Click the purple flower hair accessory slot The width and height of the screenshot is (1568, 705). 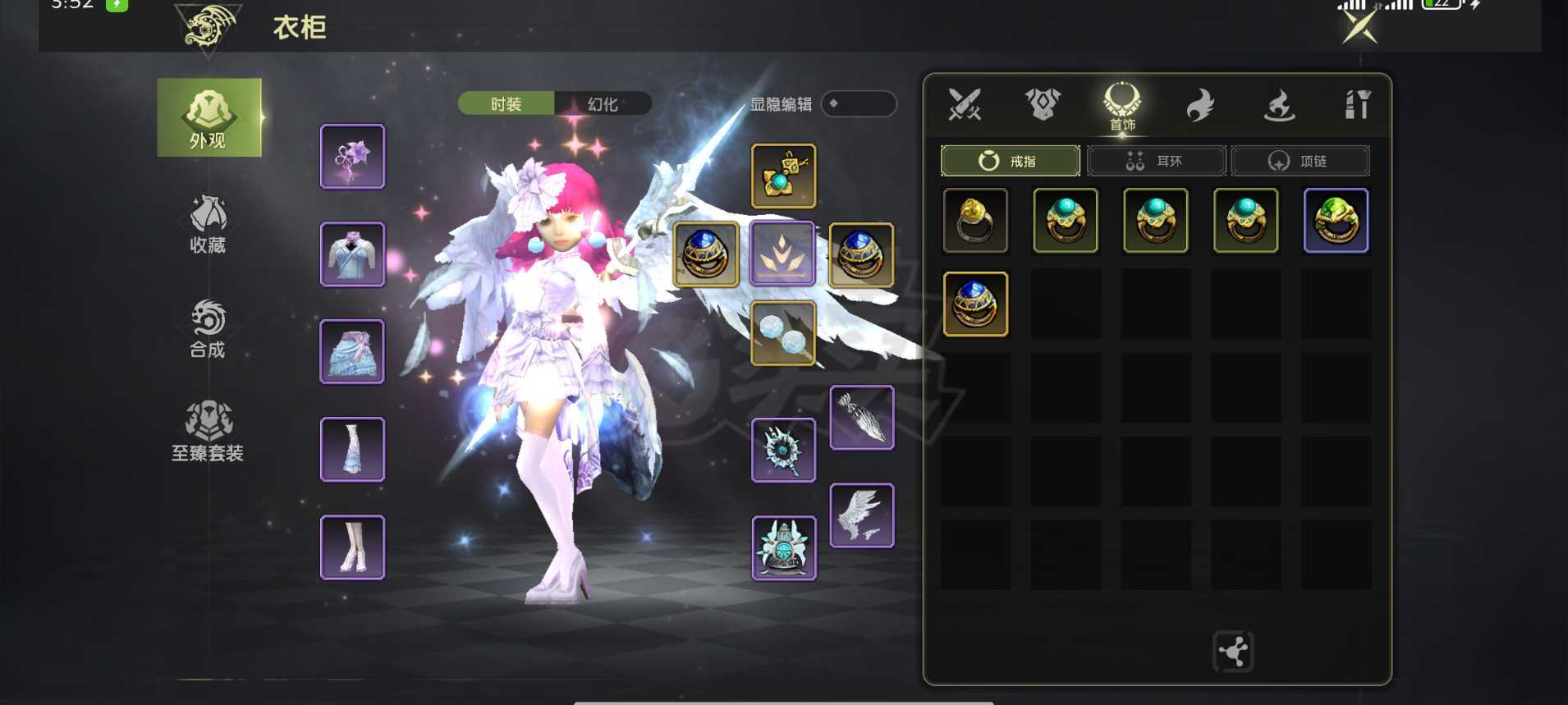[352, 157]
